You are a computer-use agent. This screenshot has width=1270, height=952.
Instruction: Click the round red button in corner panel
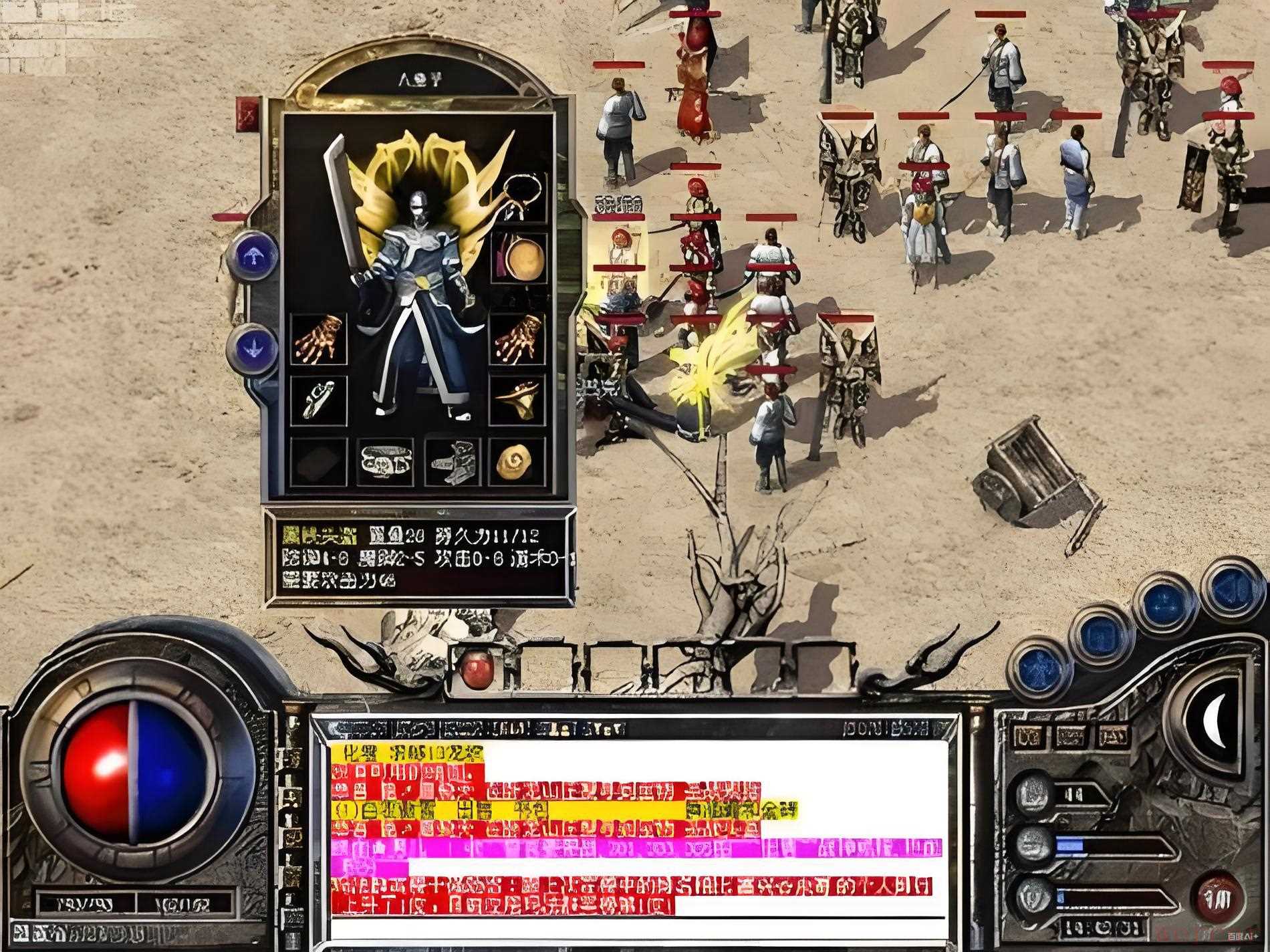[1221, 897]
